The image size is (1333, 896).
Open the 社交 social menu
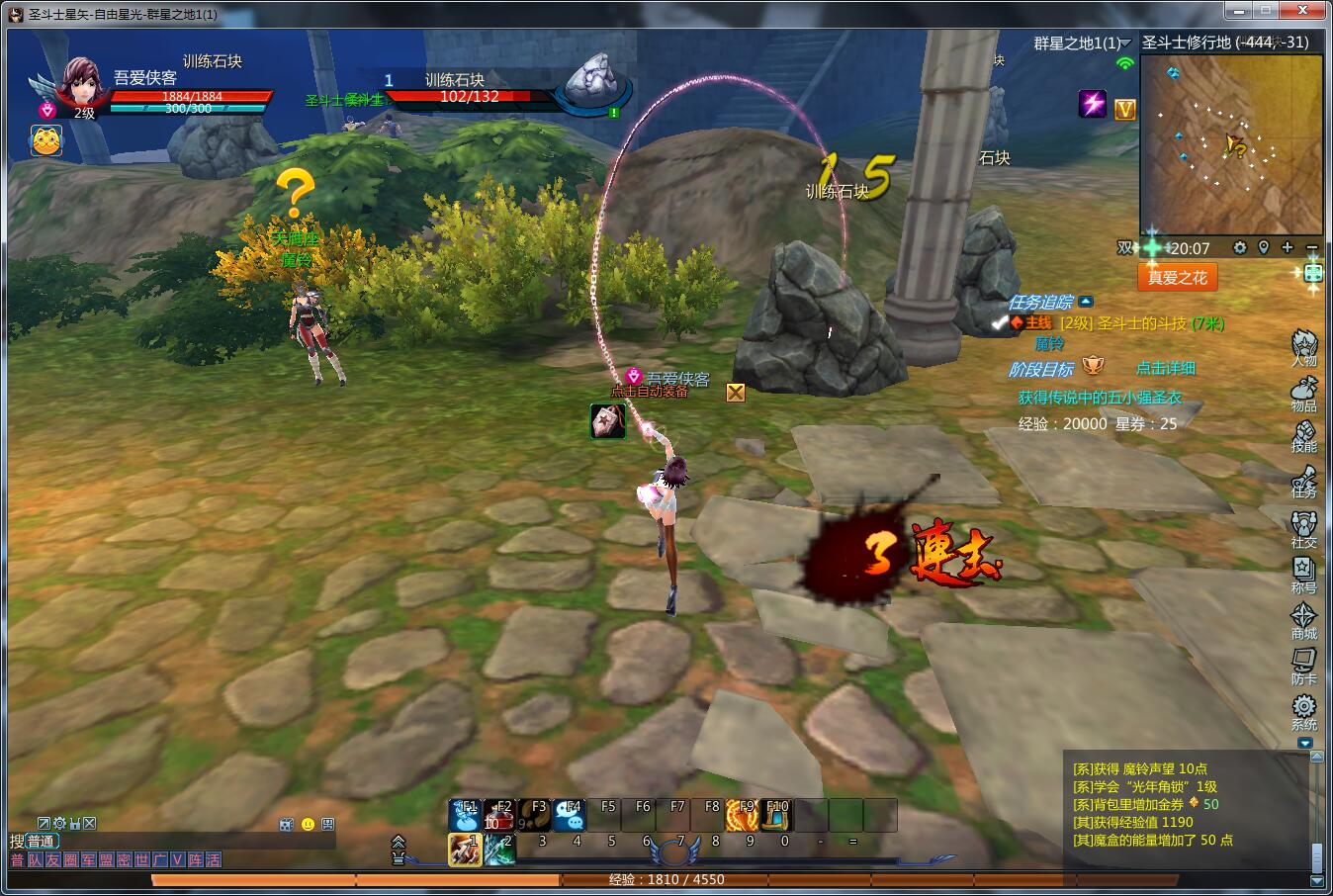tap(1303, 528)
